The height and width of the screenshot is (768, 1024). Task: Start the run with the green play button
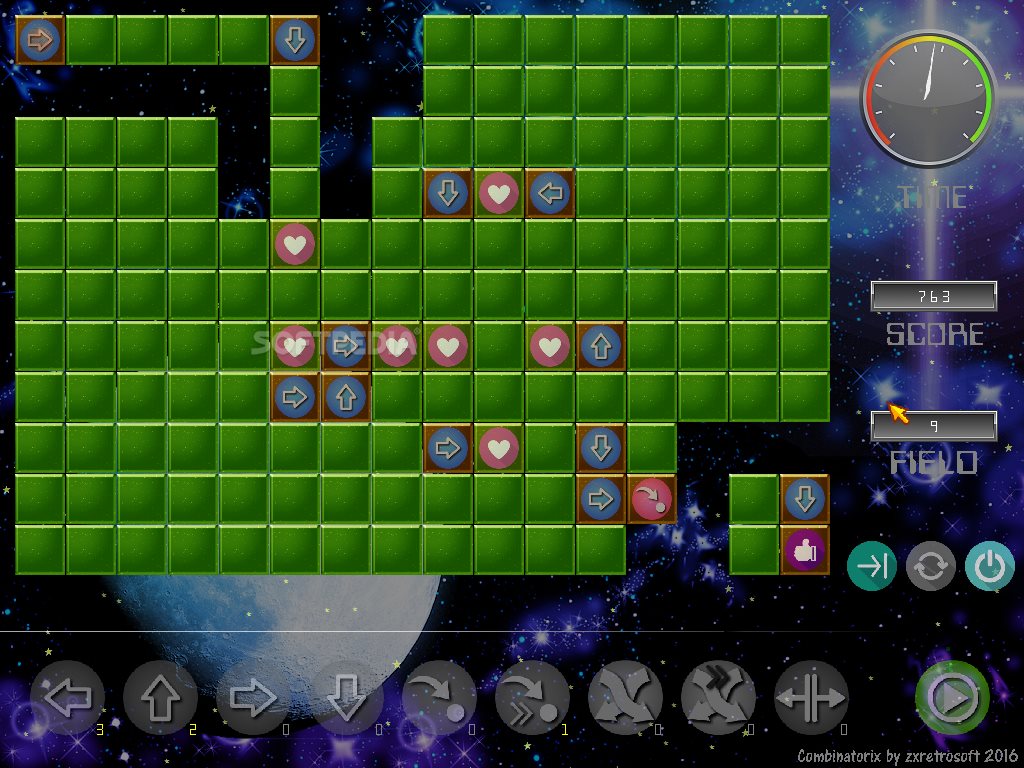point(952,697)
